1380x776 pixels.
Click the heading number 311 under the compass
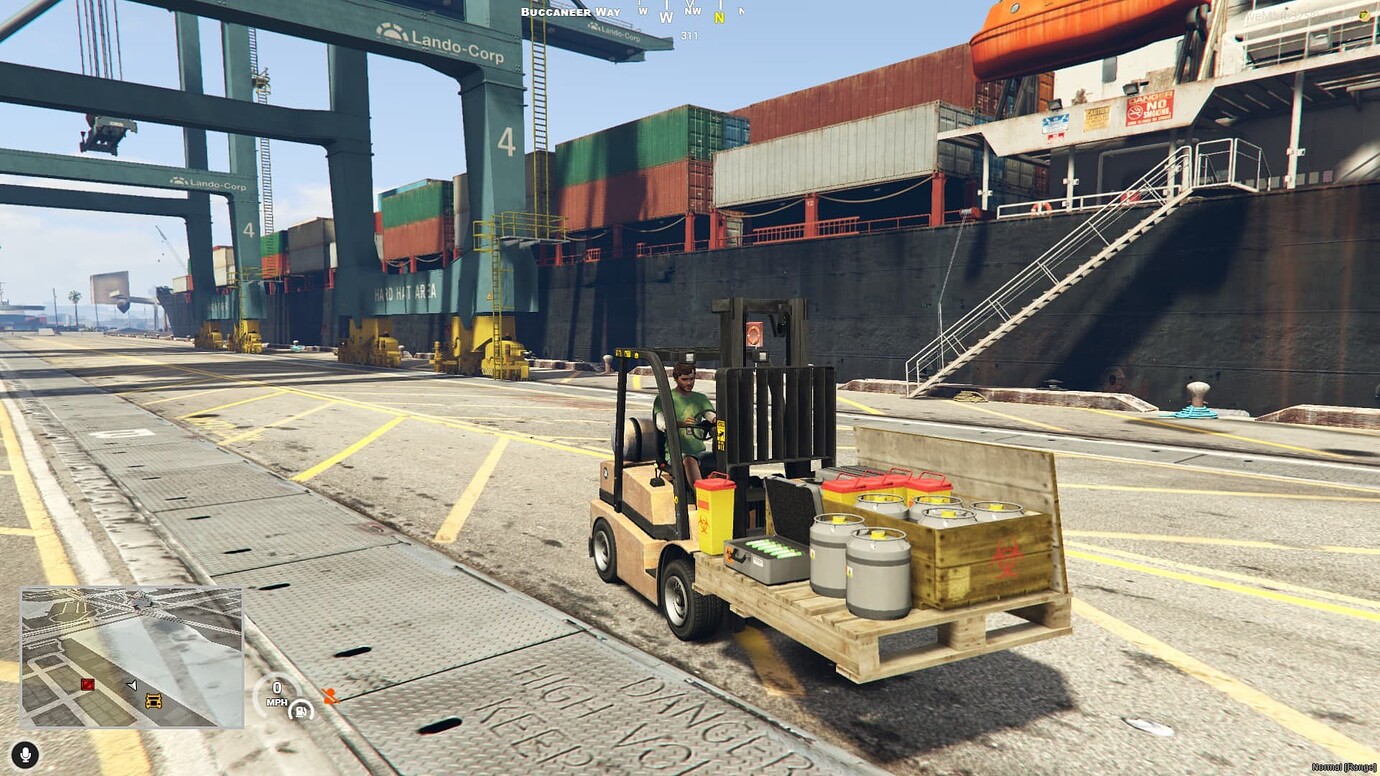[x=690, y=33]
